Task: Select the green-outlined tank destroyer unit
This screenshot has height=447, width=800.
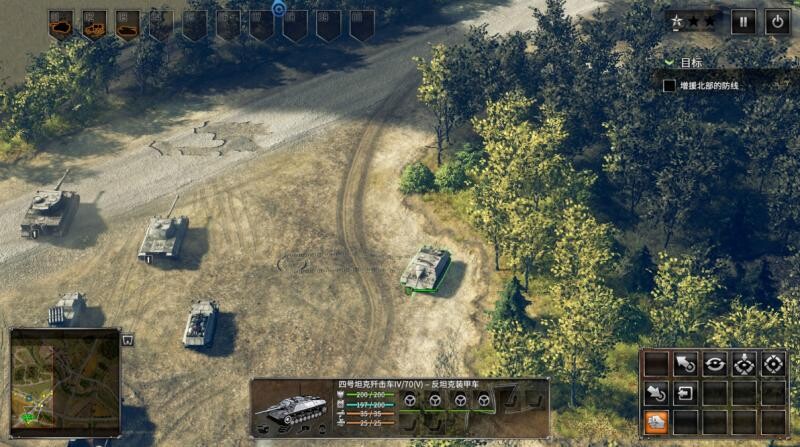Action: point(425,268)
